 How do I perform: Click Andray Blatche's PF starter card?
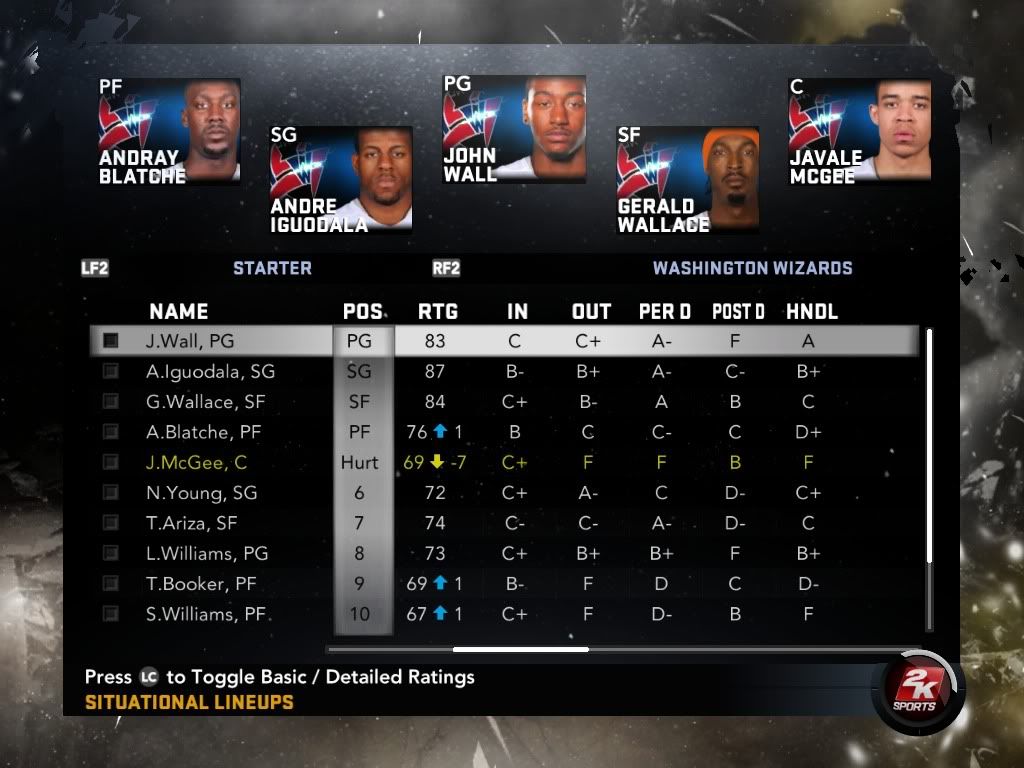(x=169, y=131)
